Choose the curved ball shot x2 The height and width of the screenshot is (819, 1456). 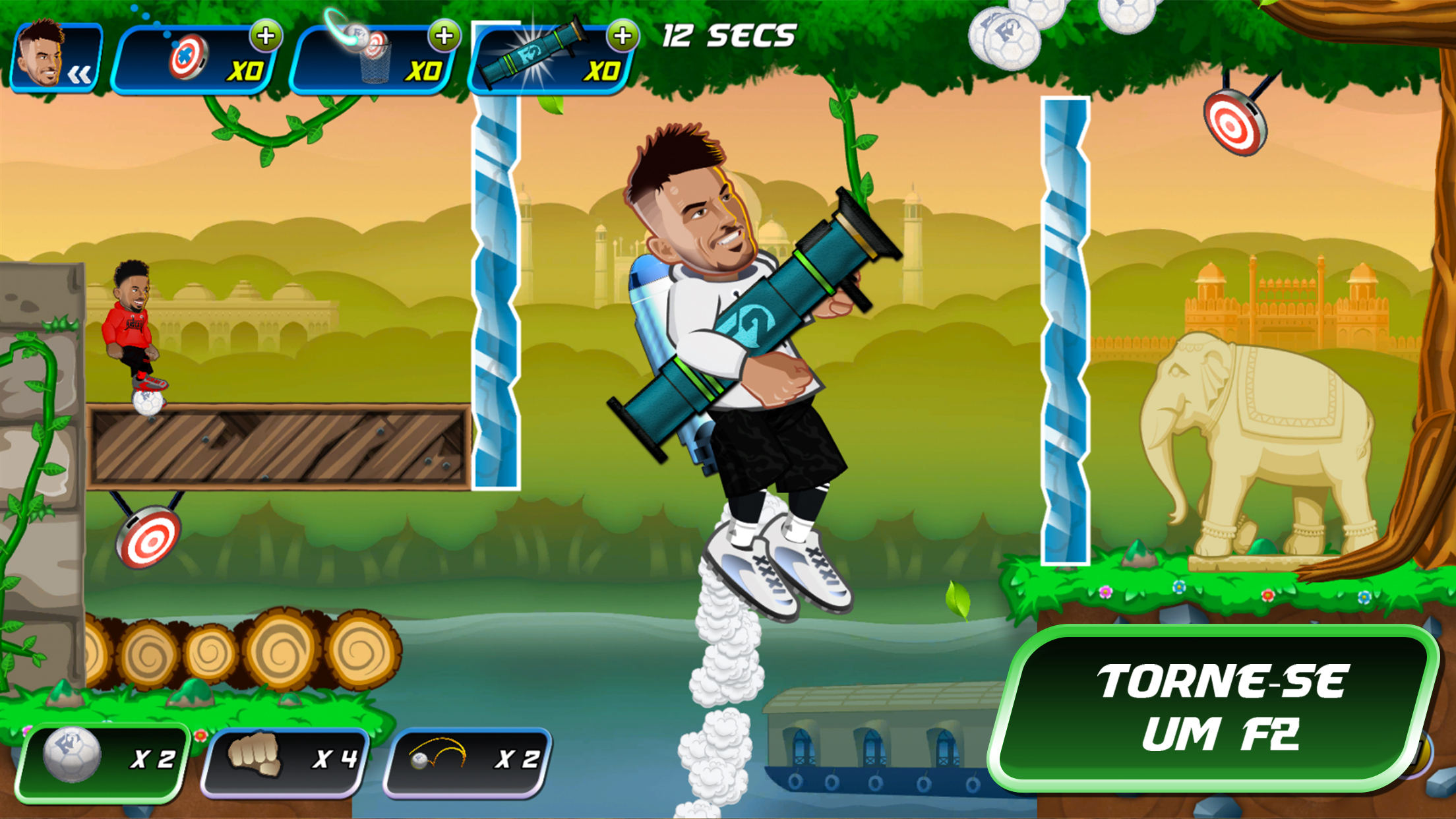[468, 760]
